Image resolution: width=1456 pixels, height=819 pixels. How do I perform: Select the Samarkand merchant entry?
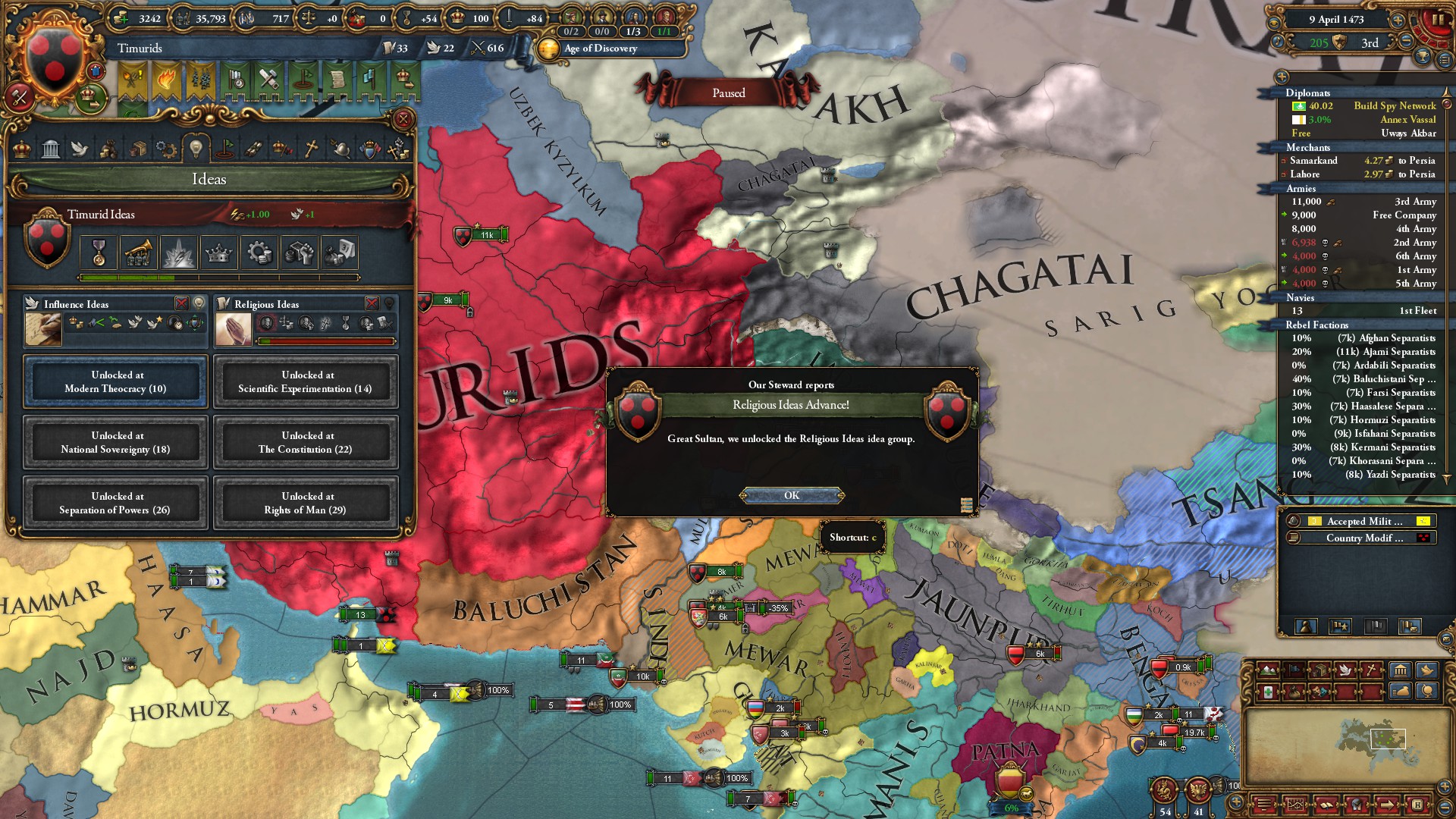pyautogui.click(x=1314, y=161)
